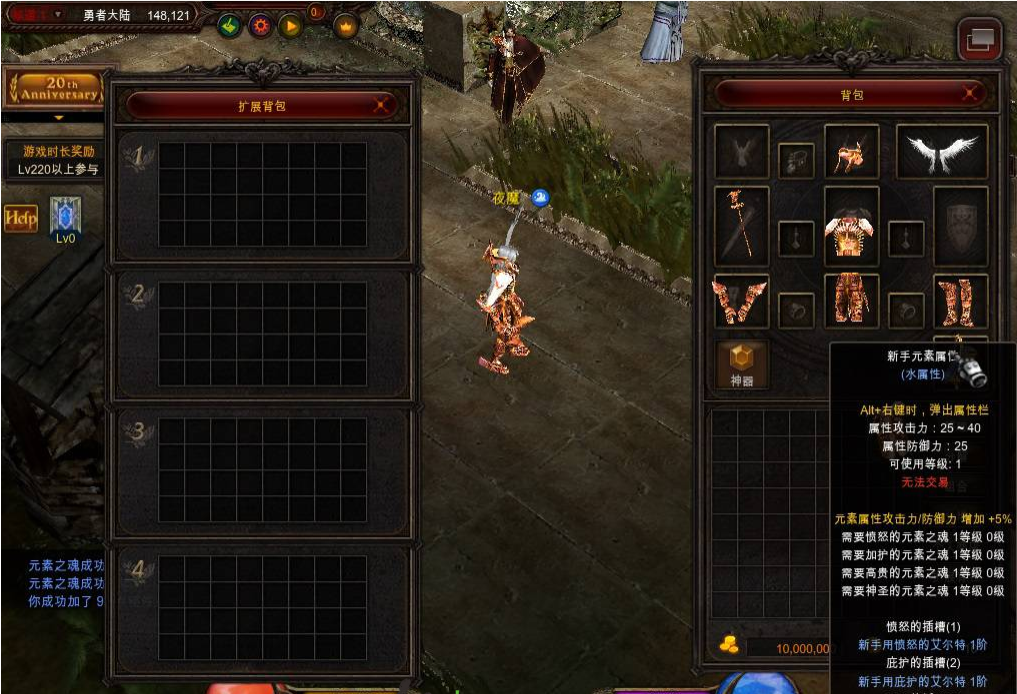The height and width of the screenshot is (694, 1017).
Task: Click the orange play arrow icon
Action: 291,26
